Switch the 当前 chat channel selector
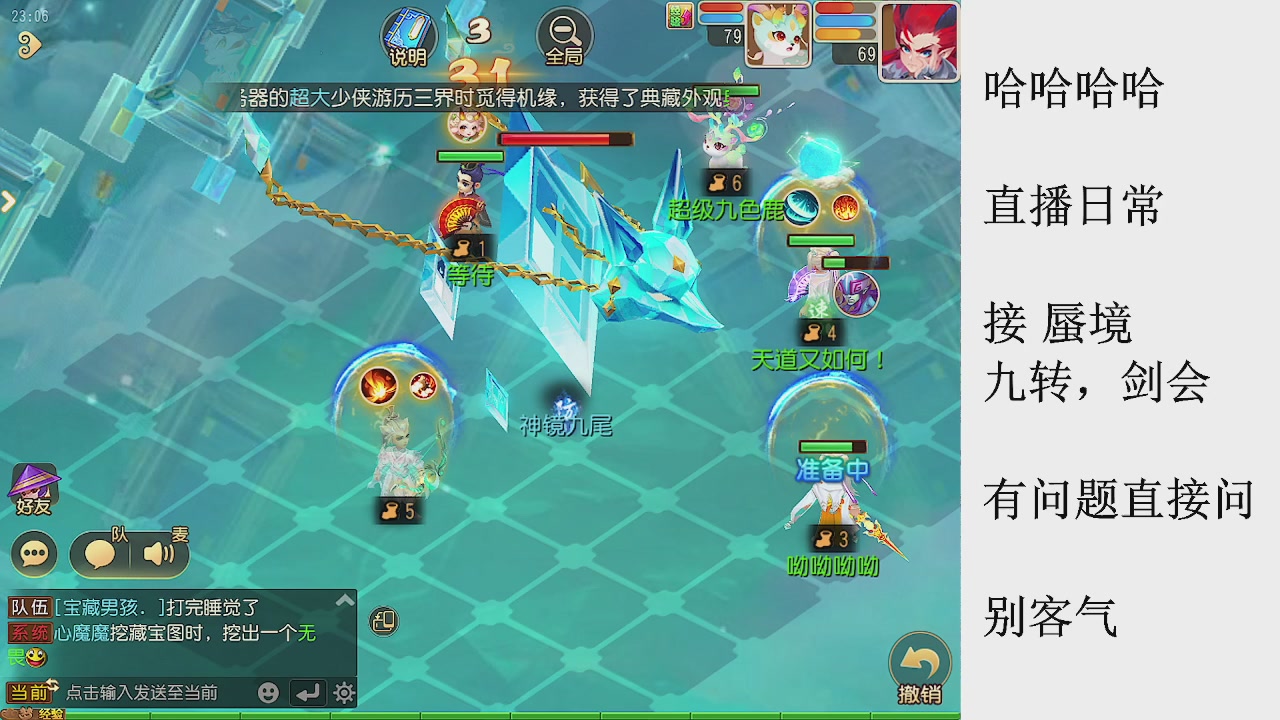 (29, 692)
